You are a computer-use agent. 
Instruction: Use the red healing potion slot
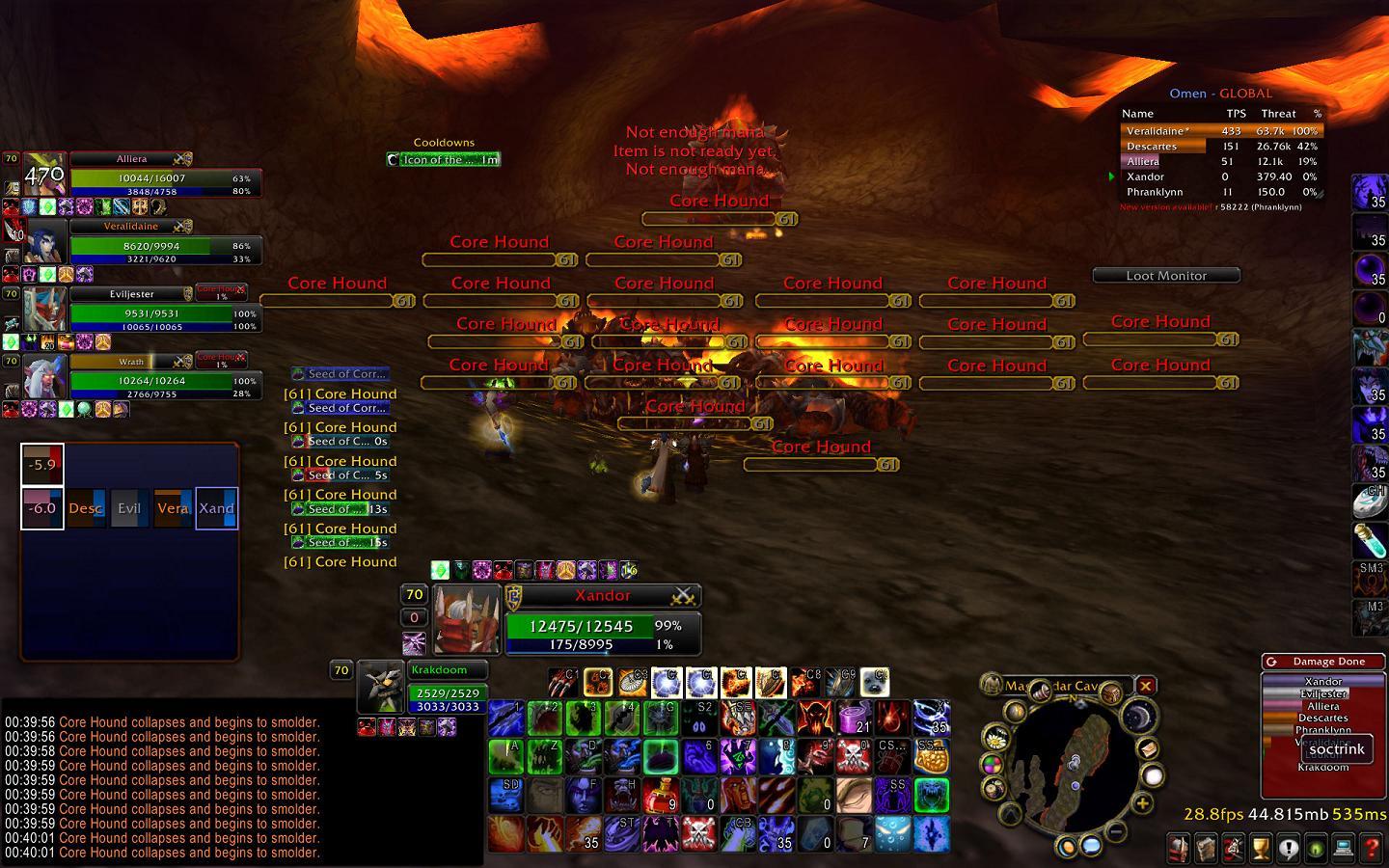point(664,796)
